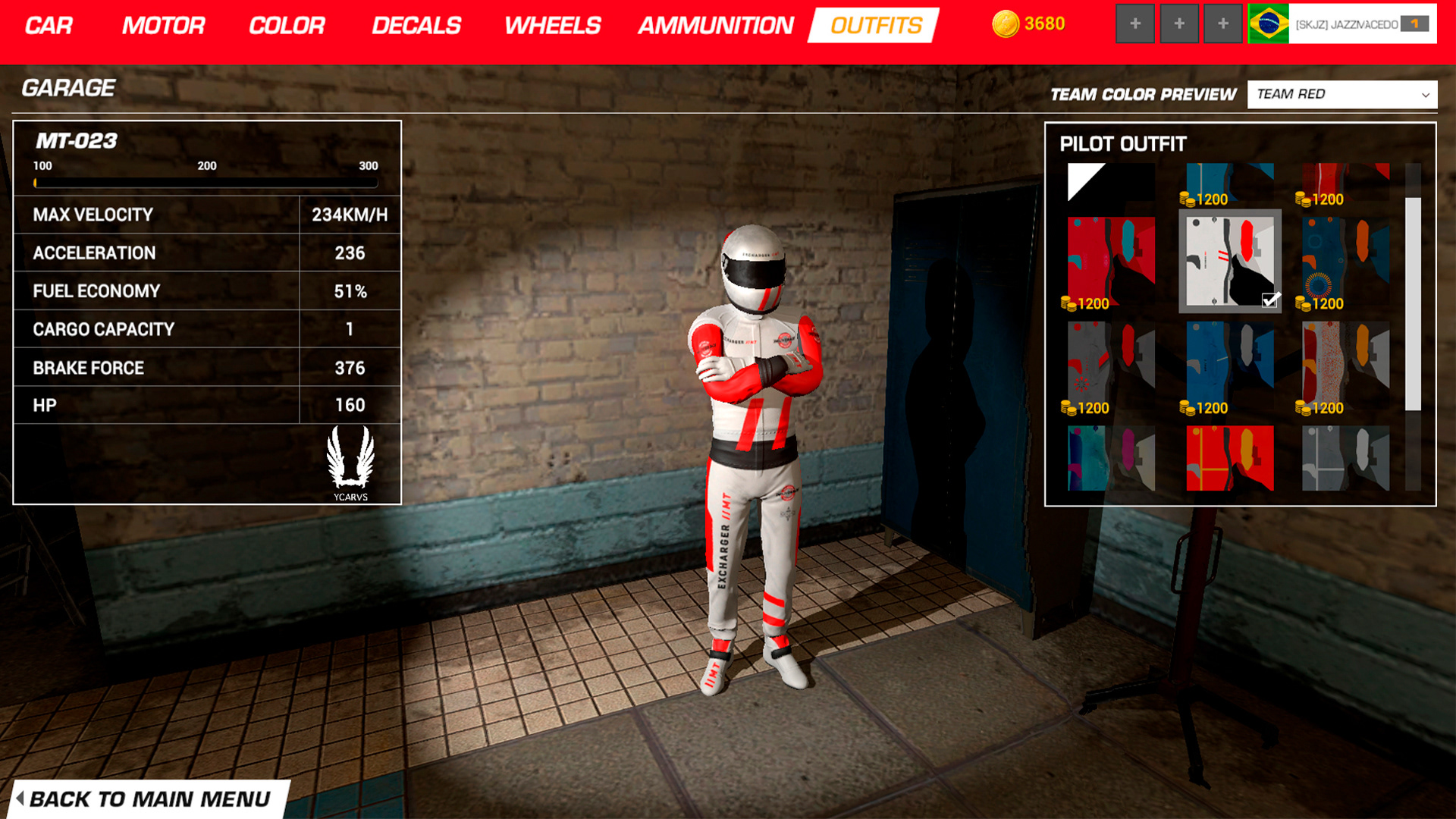
Task: Click the Brazil flag icon
Action: pyautogui.click(x=1268, y=24)
